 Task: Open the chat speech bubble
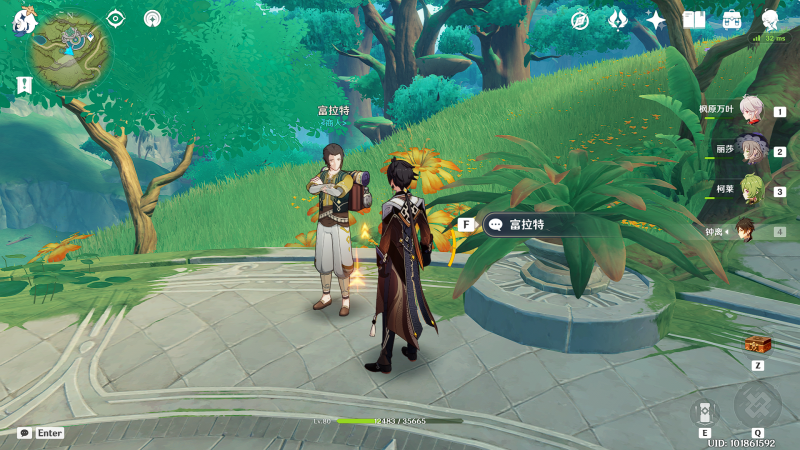click(x=24, y=433)
